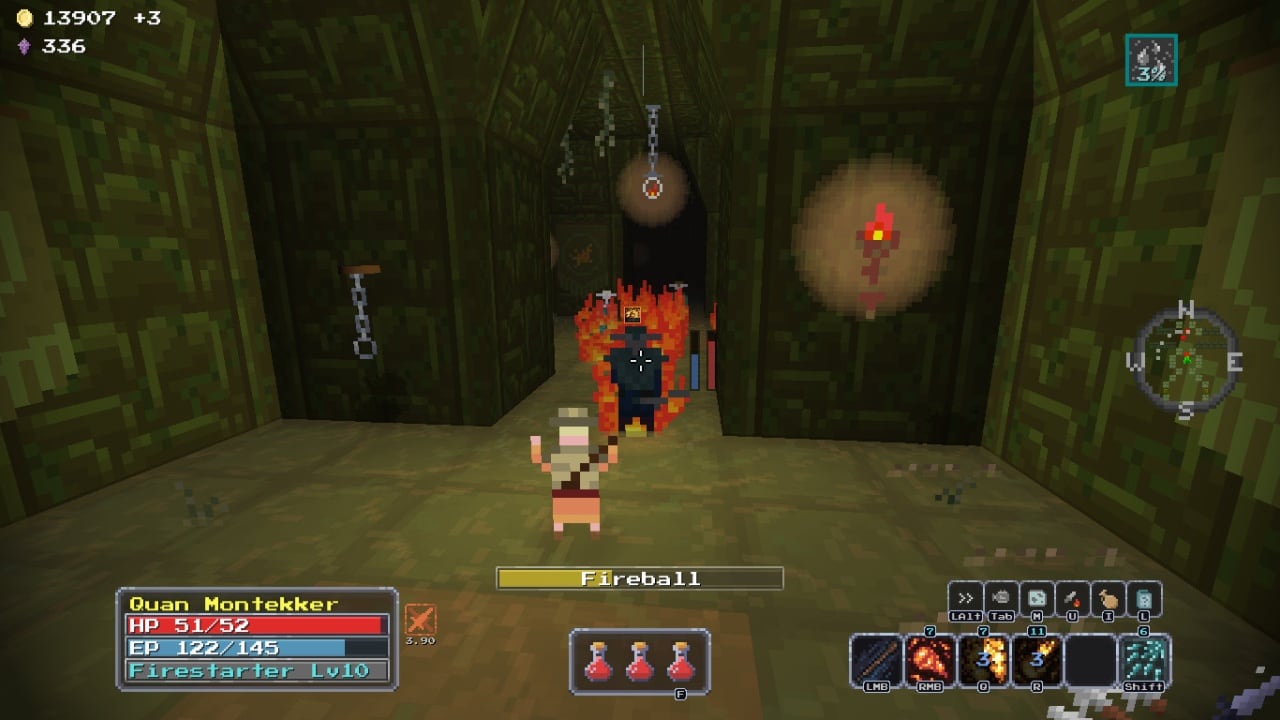
Task: Use the red health potion panel
Action: 640,661
